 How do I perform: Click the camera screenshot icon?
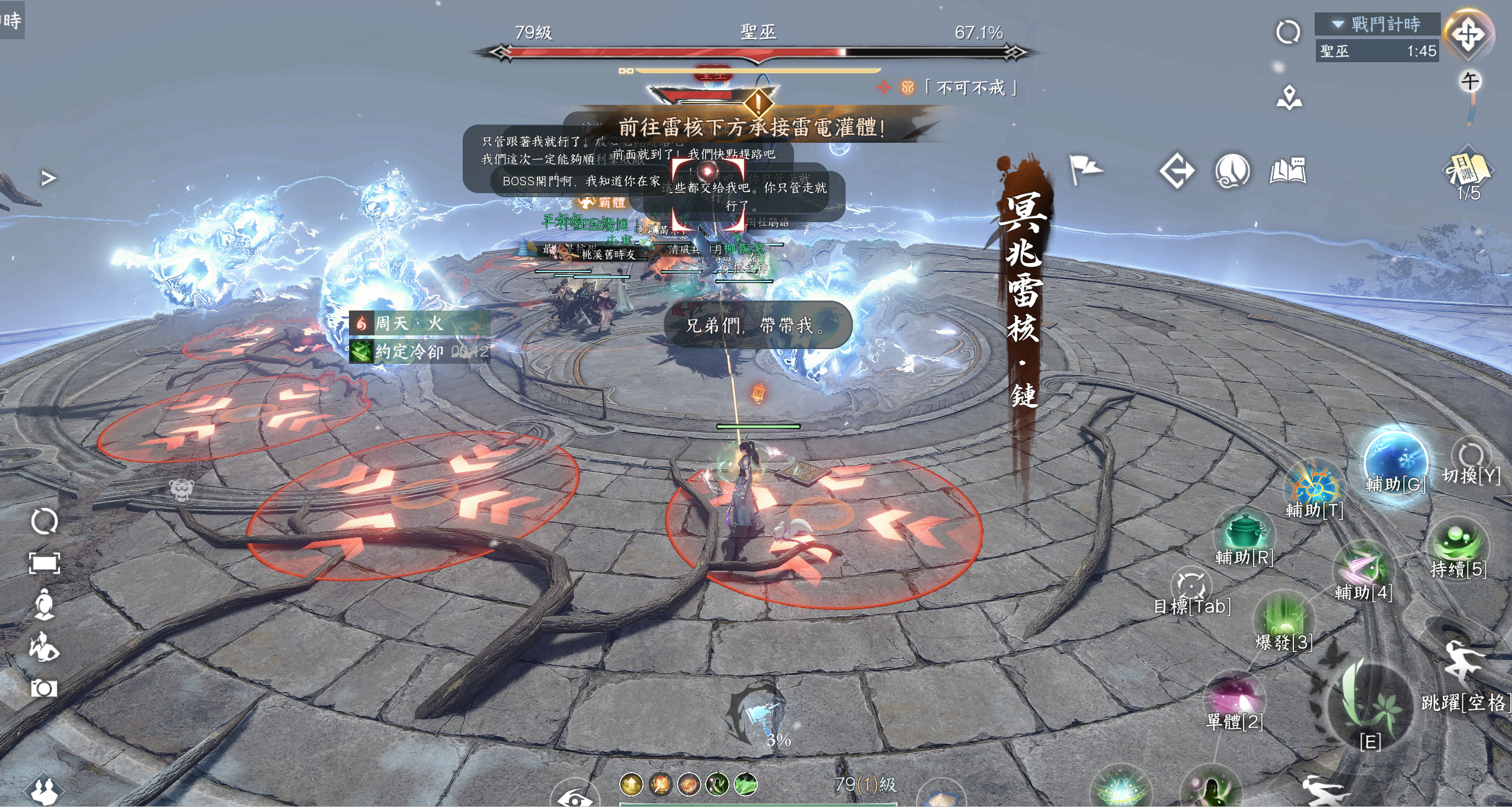pyautogui.click(x=44, y=688)
